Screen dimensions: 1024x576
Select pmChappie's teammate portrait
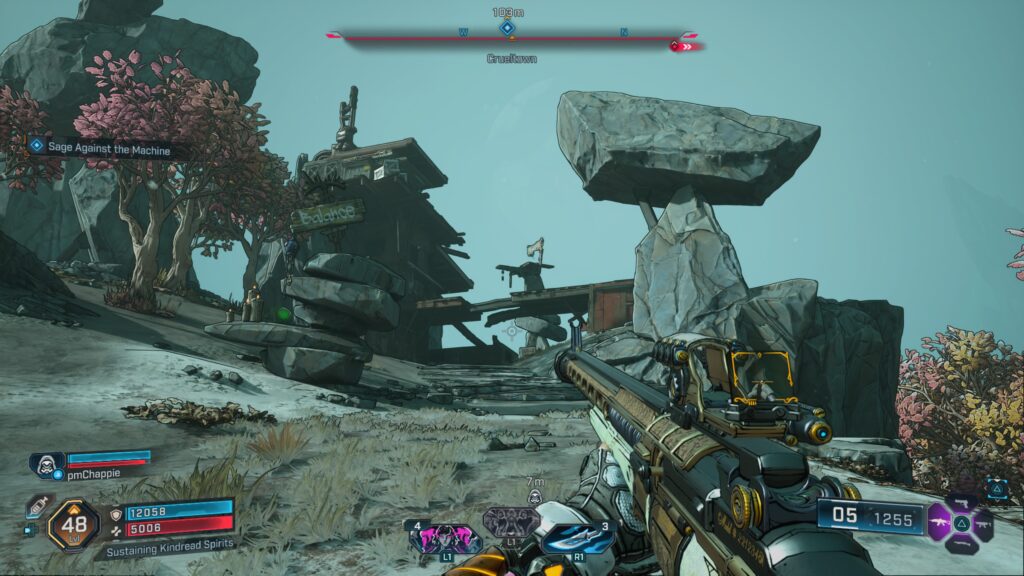(x=47, y=462)
